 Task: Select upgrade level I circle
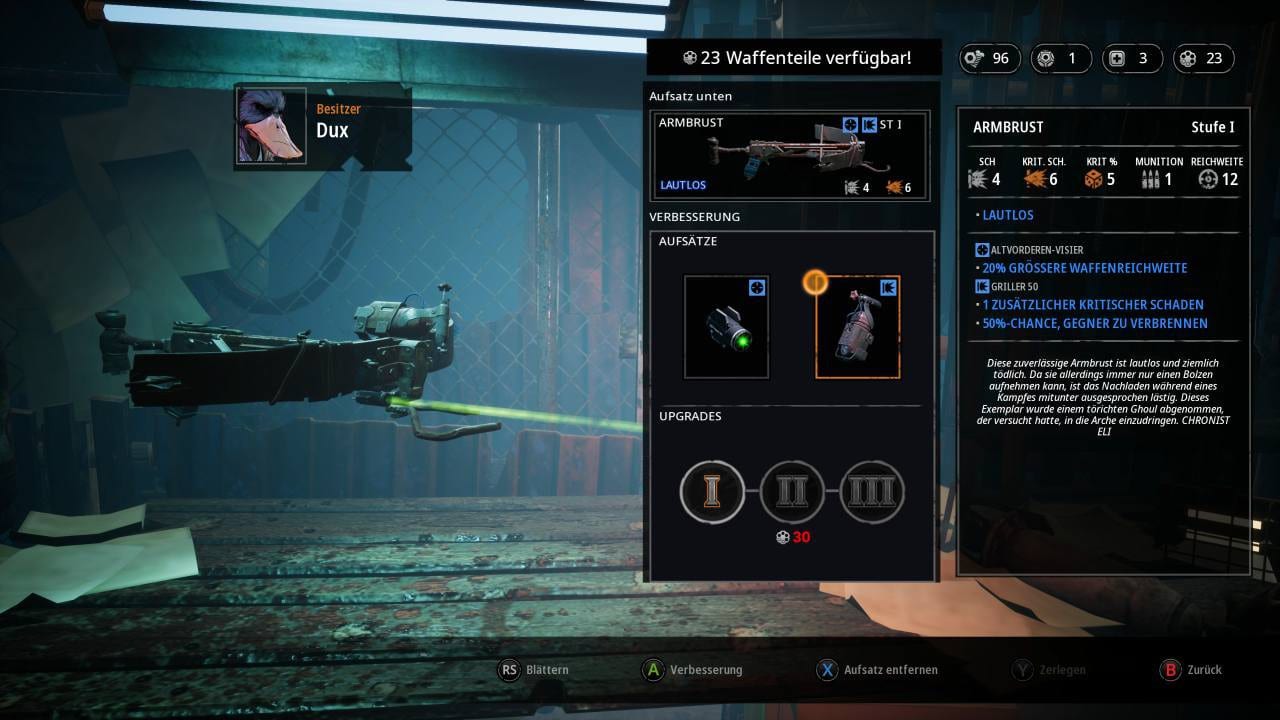pos(712,491)
